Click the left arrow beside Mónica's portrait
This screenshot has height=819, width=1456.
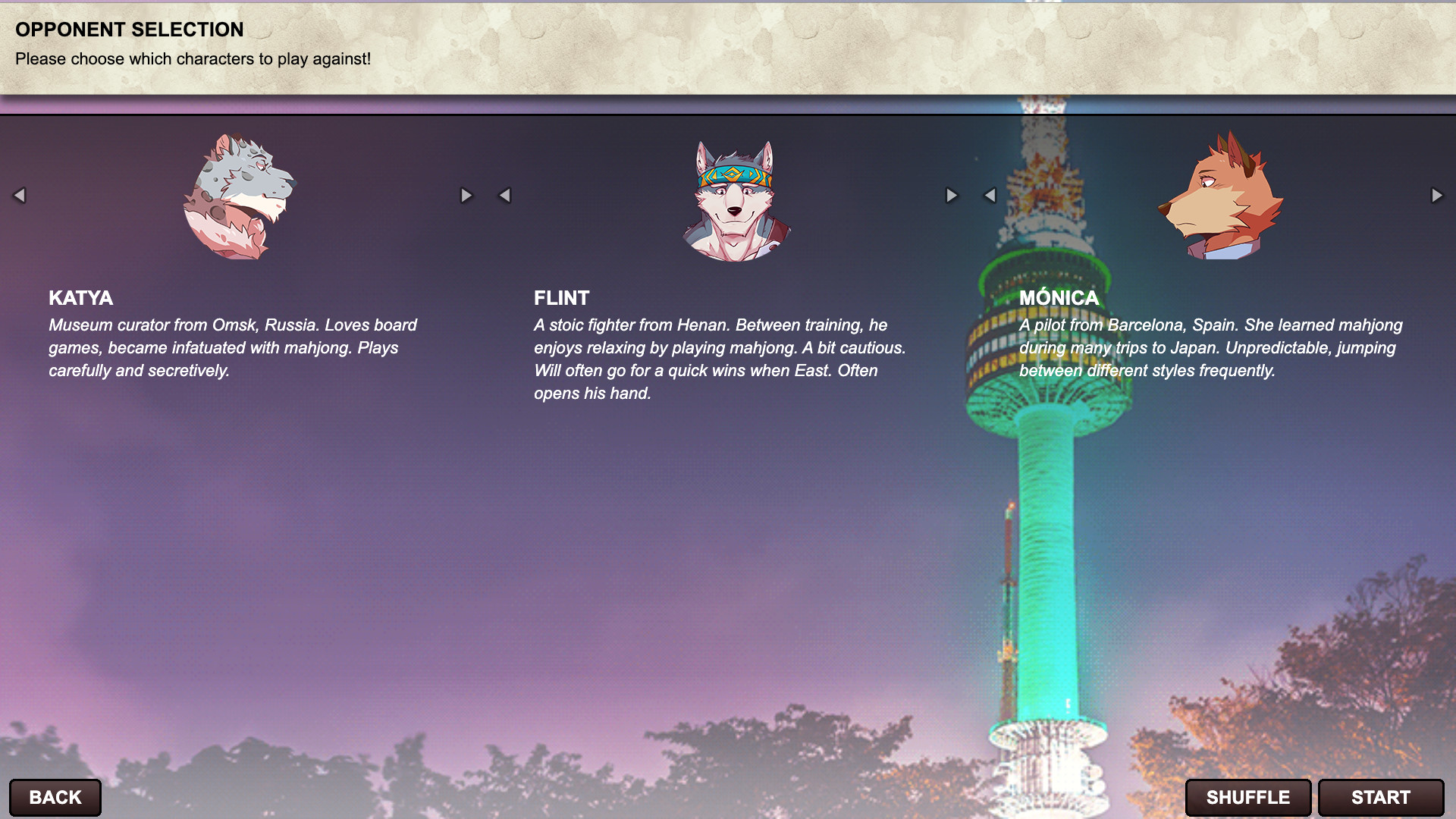click(990, 195)
